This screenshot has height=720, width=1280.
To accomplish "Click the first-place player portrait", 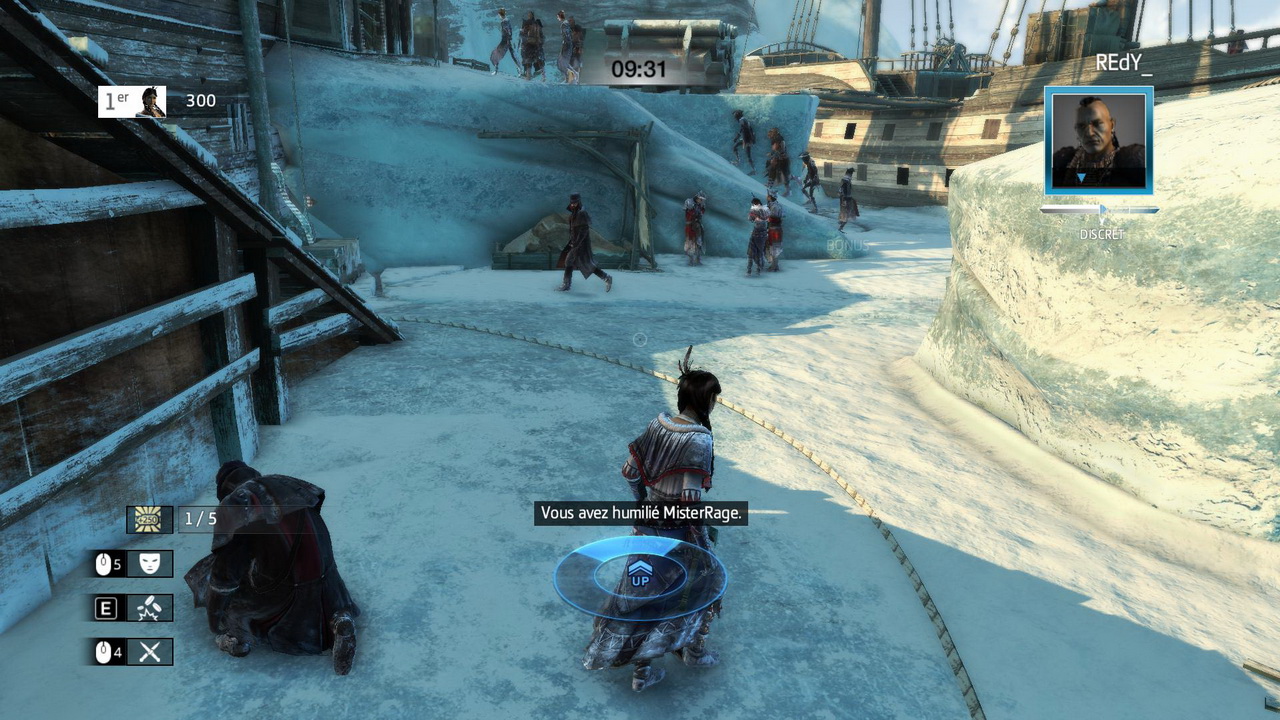I will pyautogui.click(x=150, y=101).
